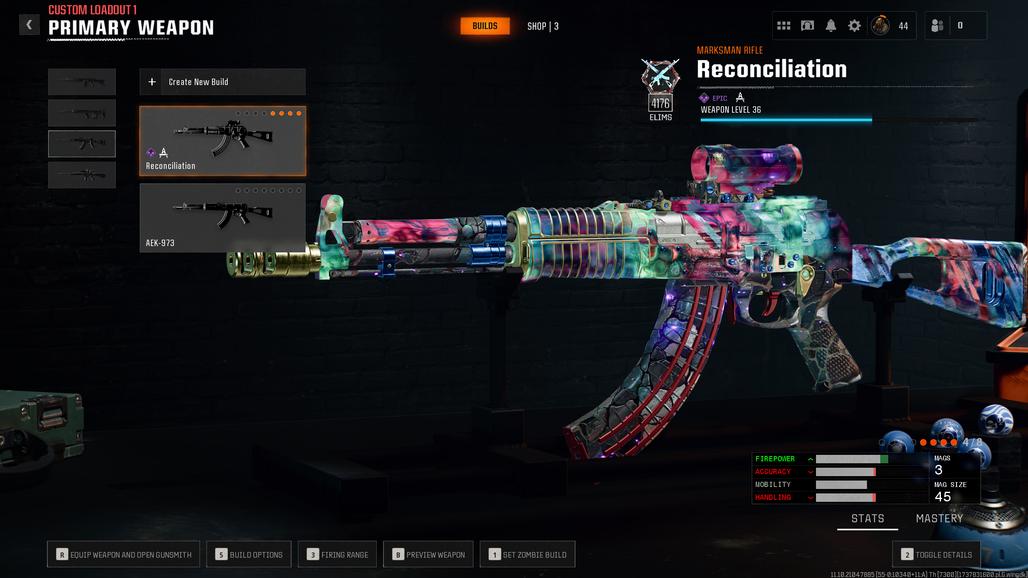The image size is (1028, 578).
Task: Open settings via the gear icon
Action: 854,26
